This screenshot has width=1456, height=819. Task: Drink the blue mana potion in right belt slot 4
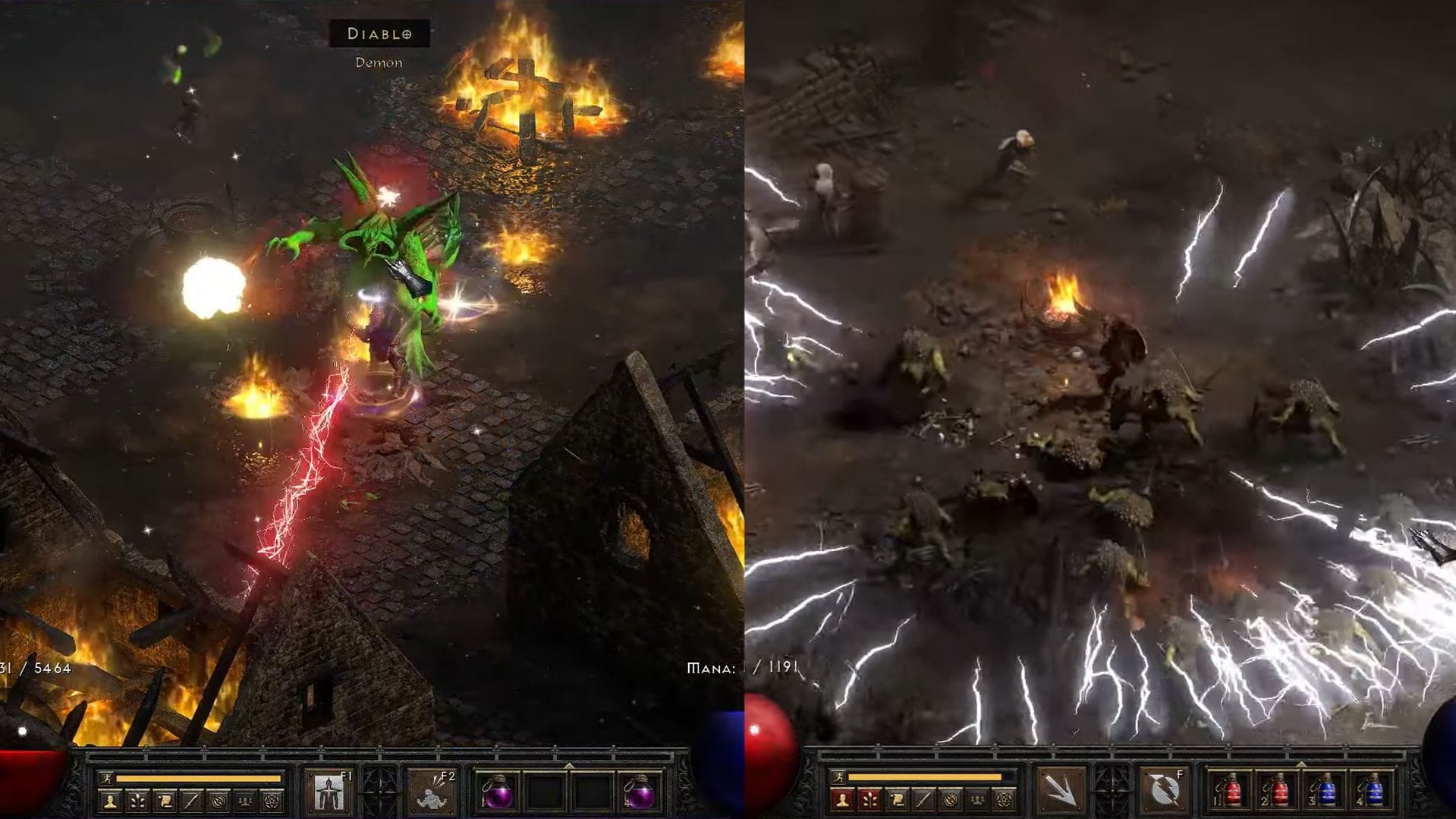[1373, 791]
